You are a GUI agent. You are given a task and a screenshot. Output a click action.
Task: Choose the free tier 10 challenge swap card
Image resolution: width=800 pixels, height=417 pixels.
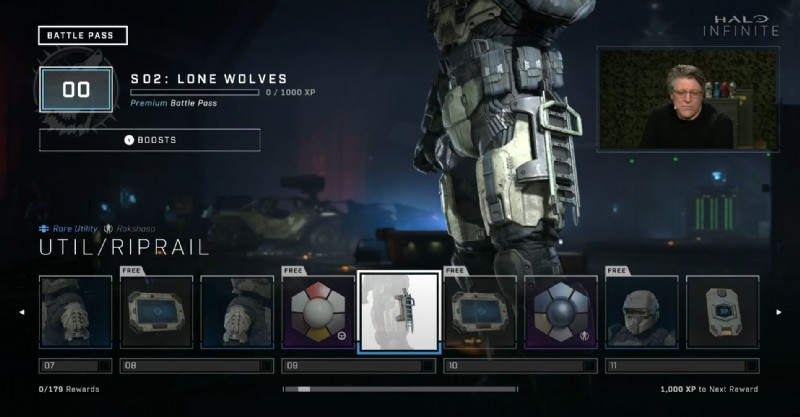480,312
